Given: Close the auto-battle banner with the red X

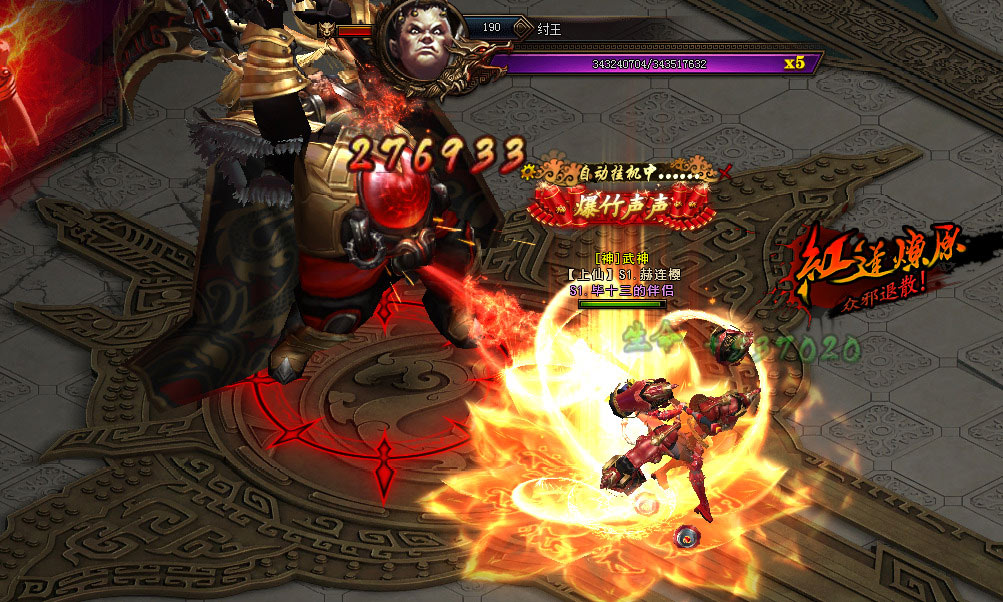Looking at the screenshot, I should point(726,173).
